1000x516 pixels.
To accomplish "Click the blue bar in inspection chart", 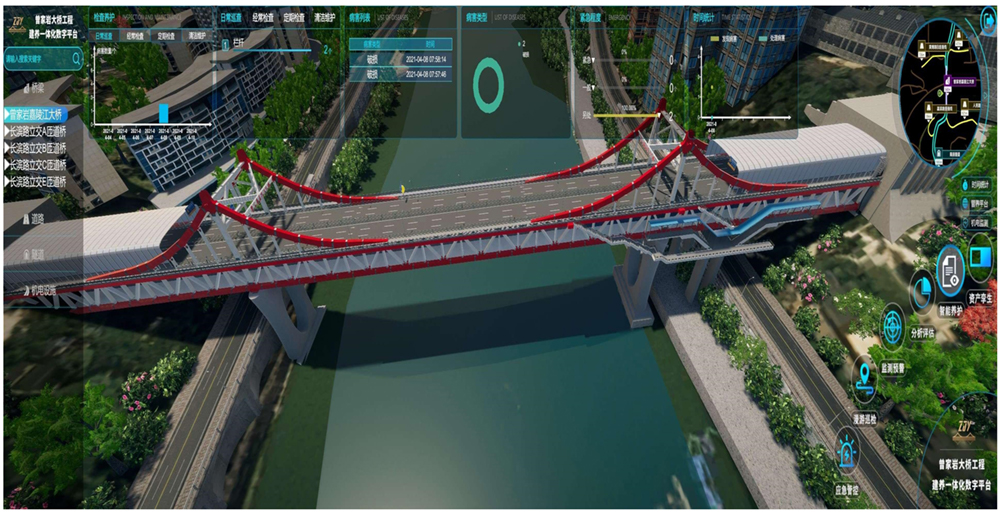I will [164, 112].
